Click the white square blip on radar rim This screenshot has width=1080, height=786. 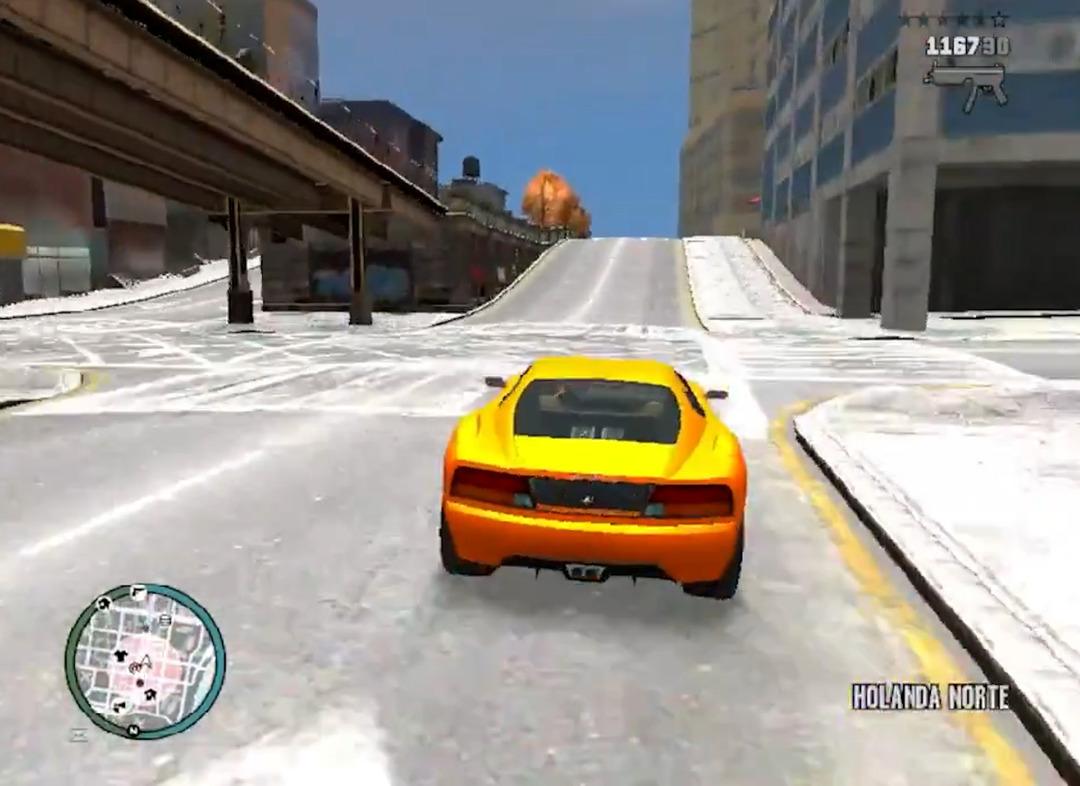pyautogui.click(x=138, y=592)
